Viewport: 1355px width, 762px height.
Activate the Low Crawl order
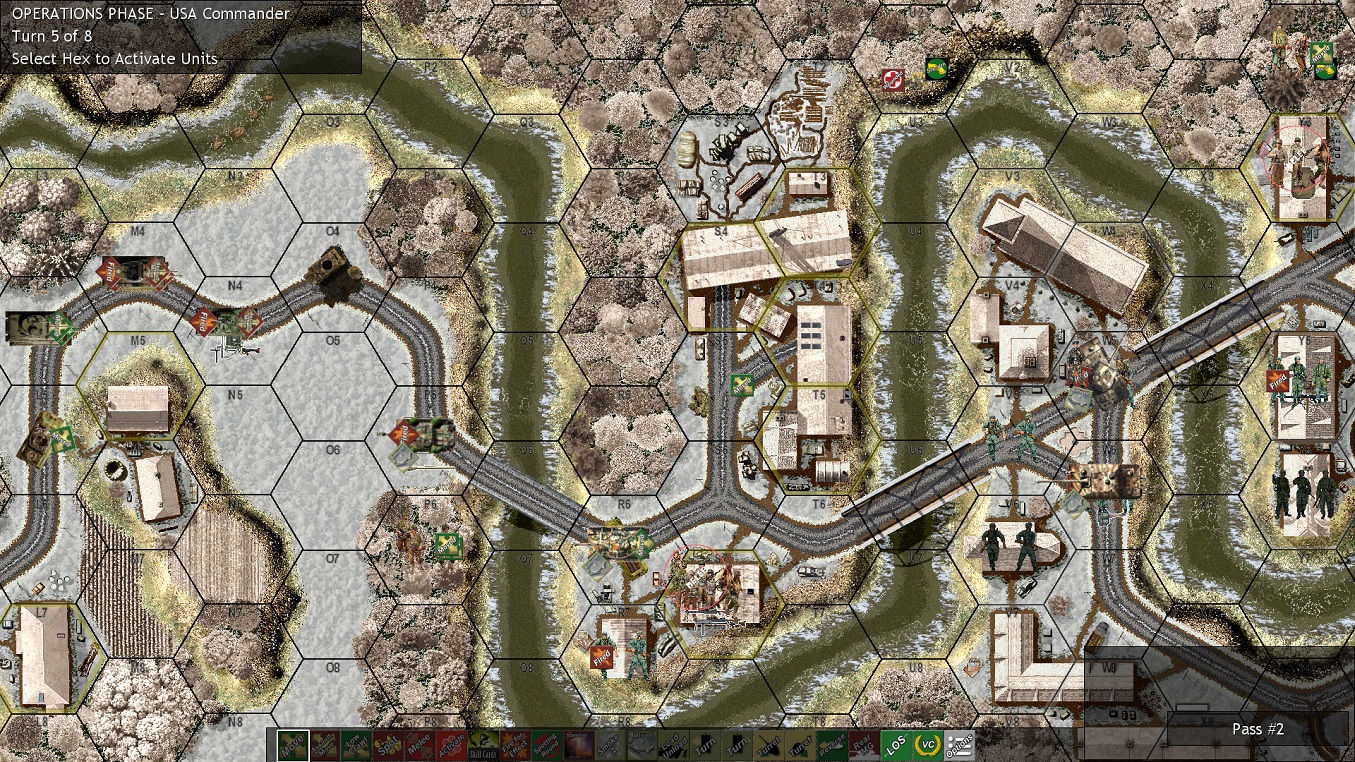coord(354,745)
